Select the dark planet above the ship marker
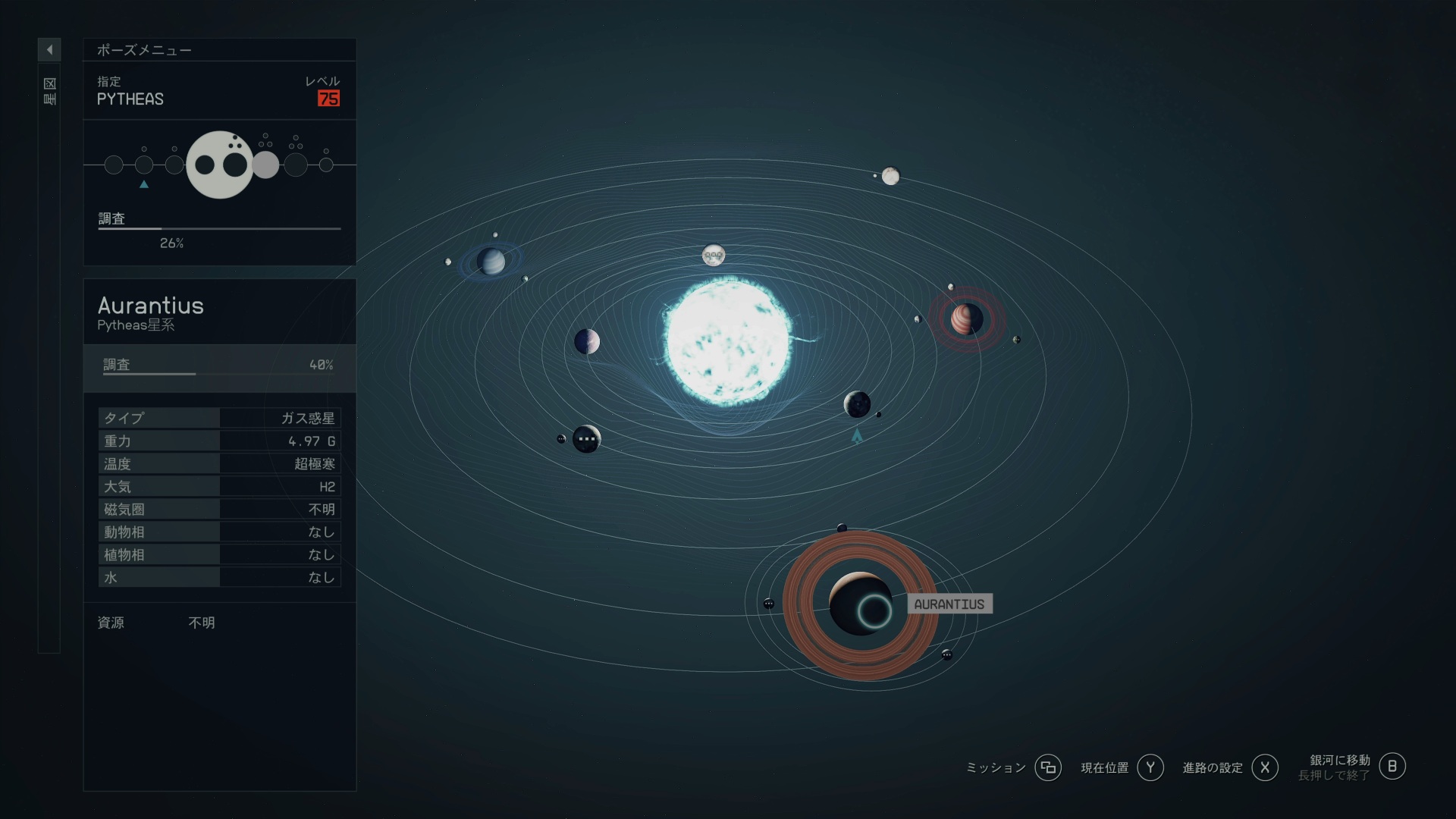 pyautogui.click(x=857, y=404)
